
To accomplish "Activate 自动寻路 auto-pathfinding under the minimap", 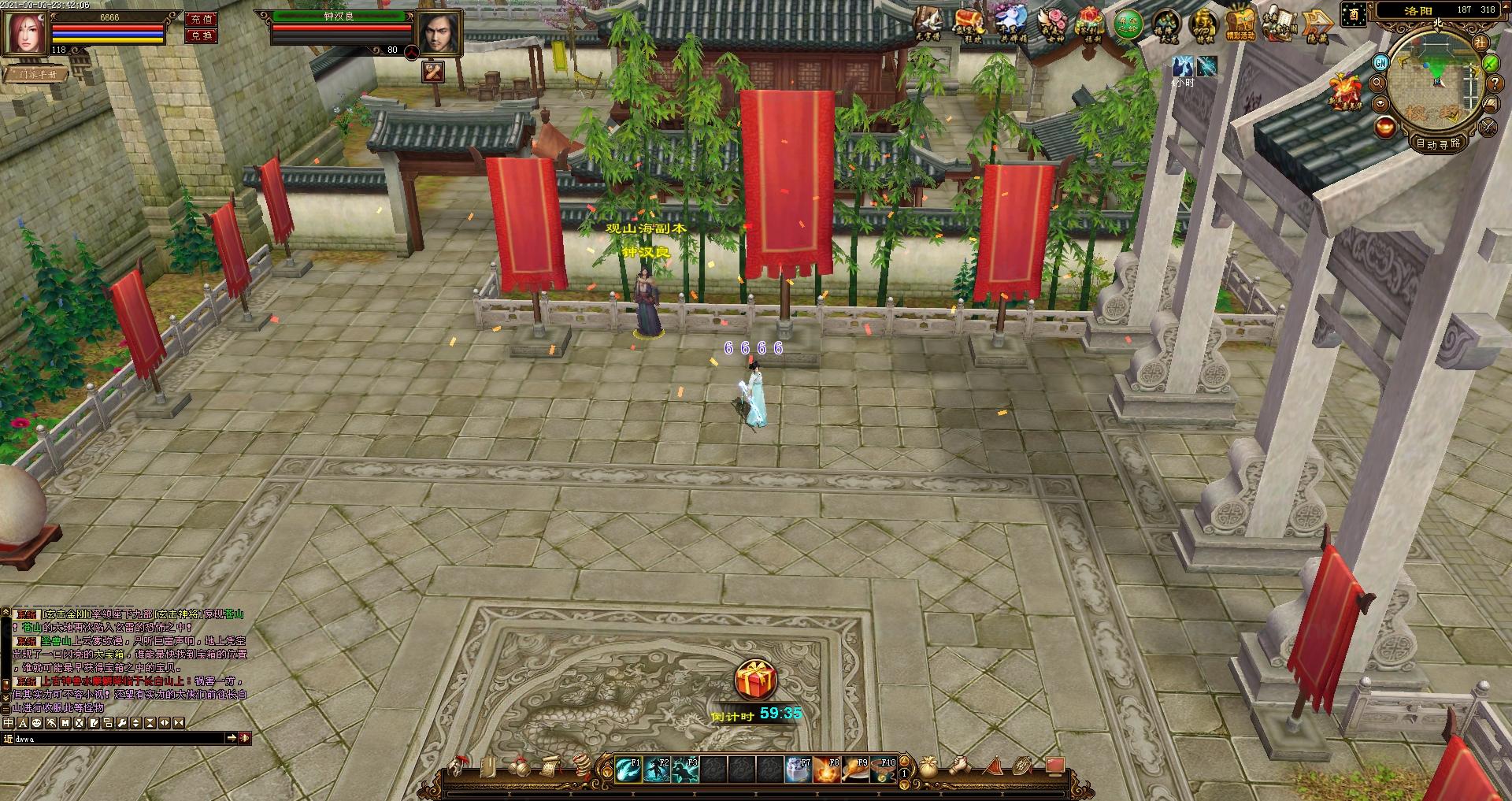I will 1439,144.
